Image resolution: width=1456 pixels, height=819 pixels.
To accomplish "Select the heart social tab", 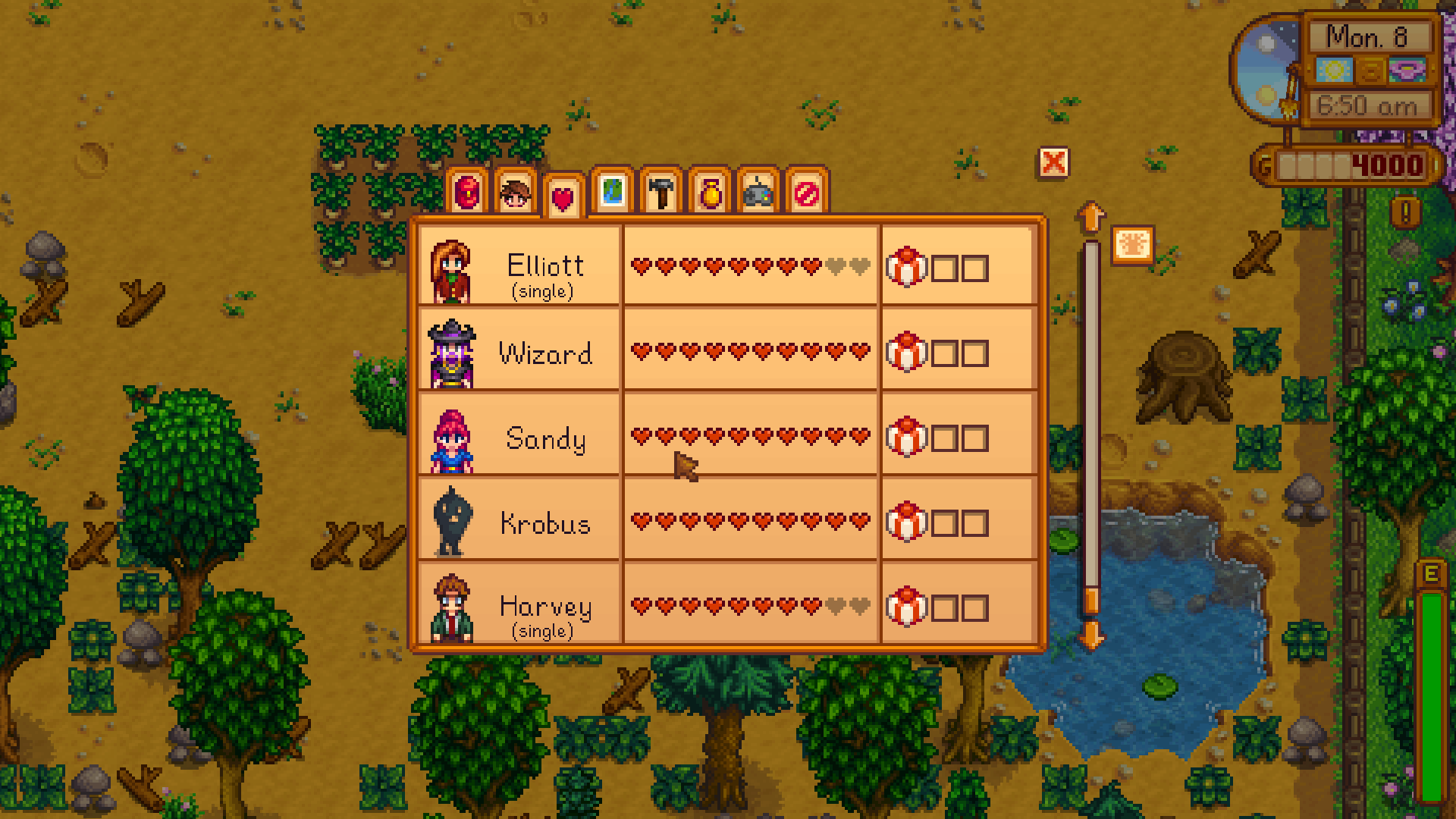I will pos(563,197).
